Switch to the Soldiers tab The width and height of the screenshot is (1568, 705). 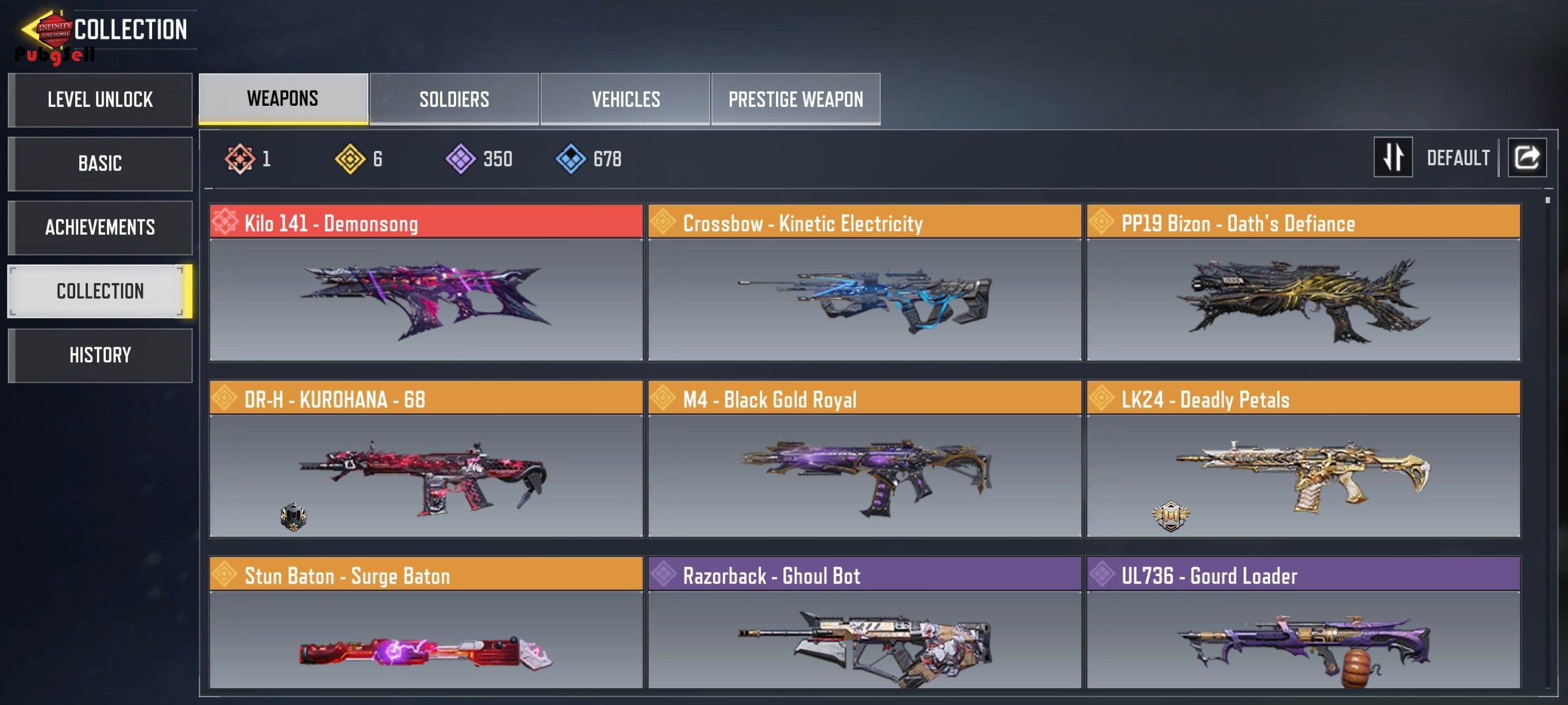tap(454, 99)
